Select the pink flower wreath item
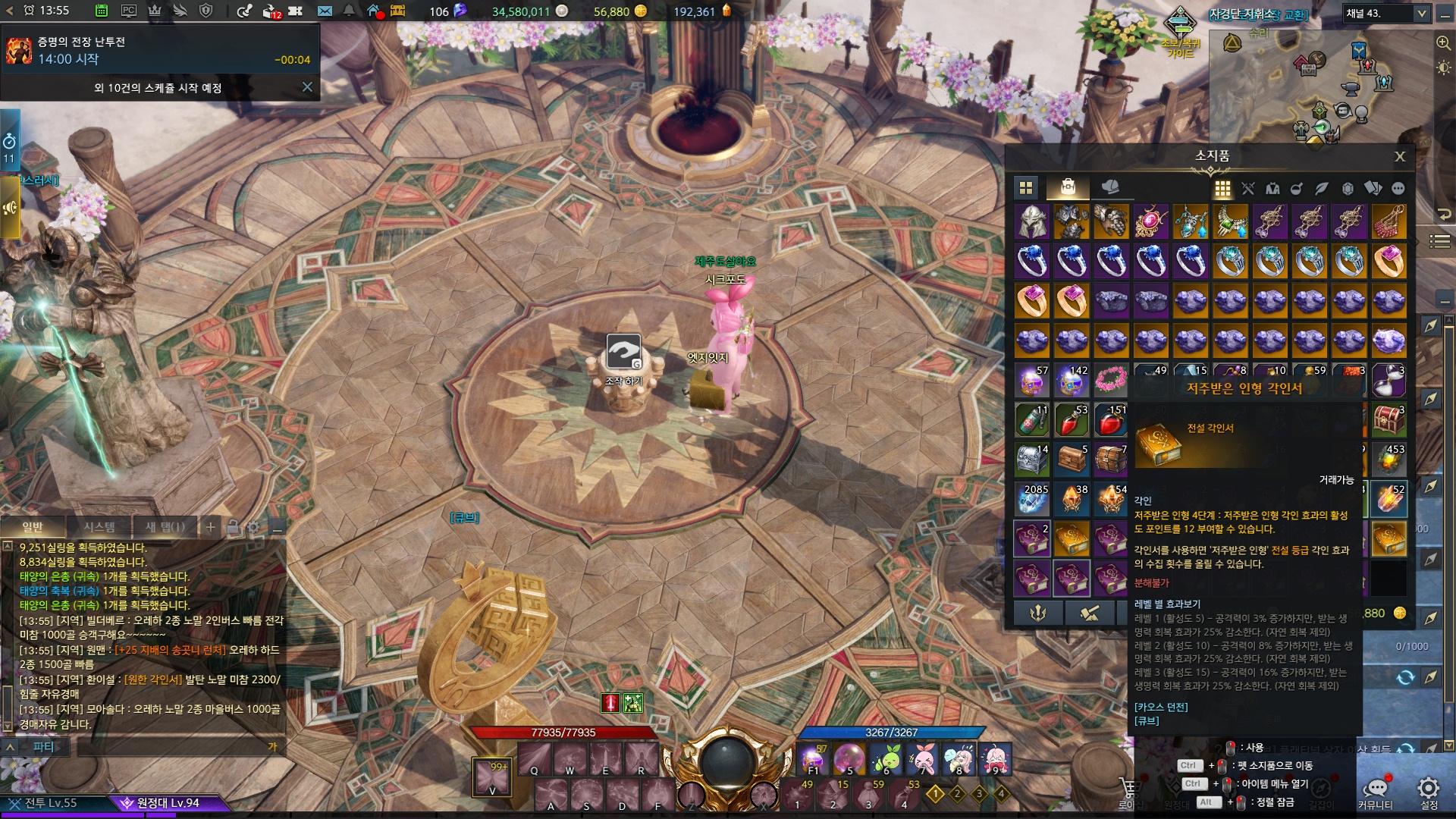This screenshot has width=1456, height=819. 1110,380
